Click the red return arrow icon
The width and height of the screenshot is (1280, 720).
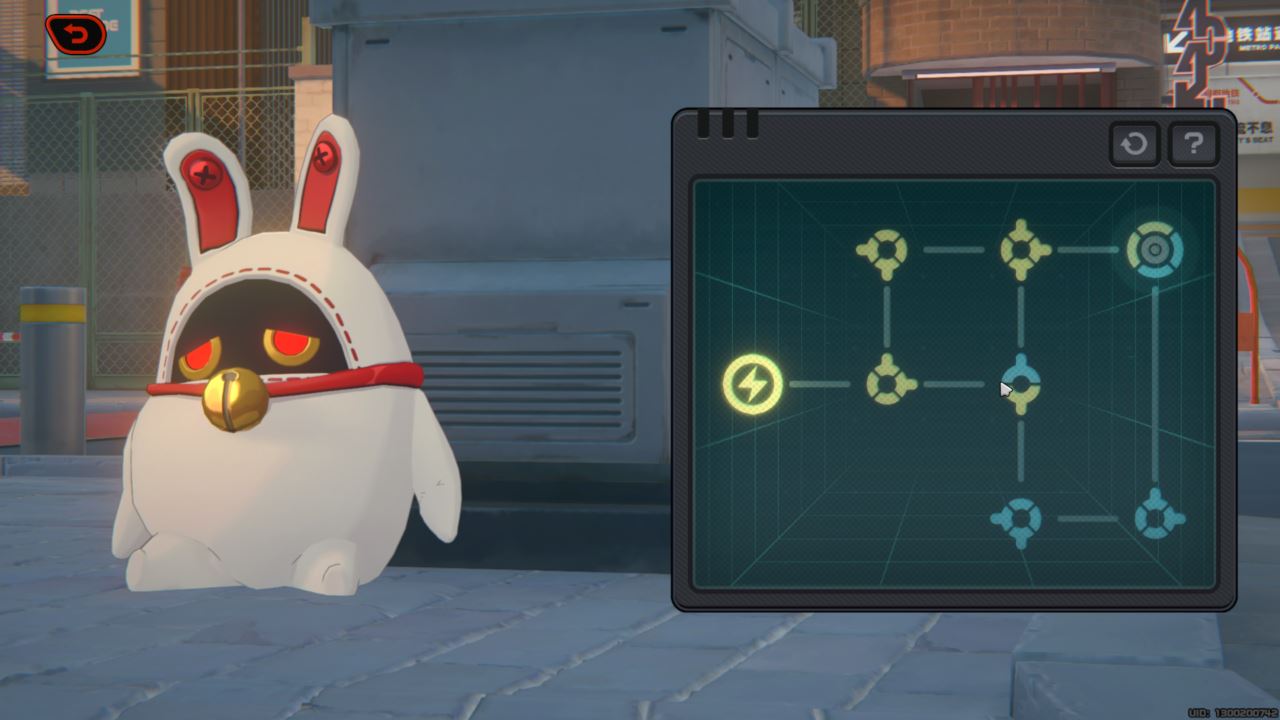(x=75, y=32)
